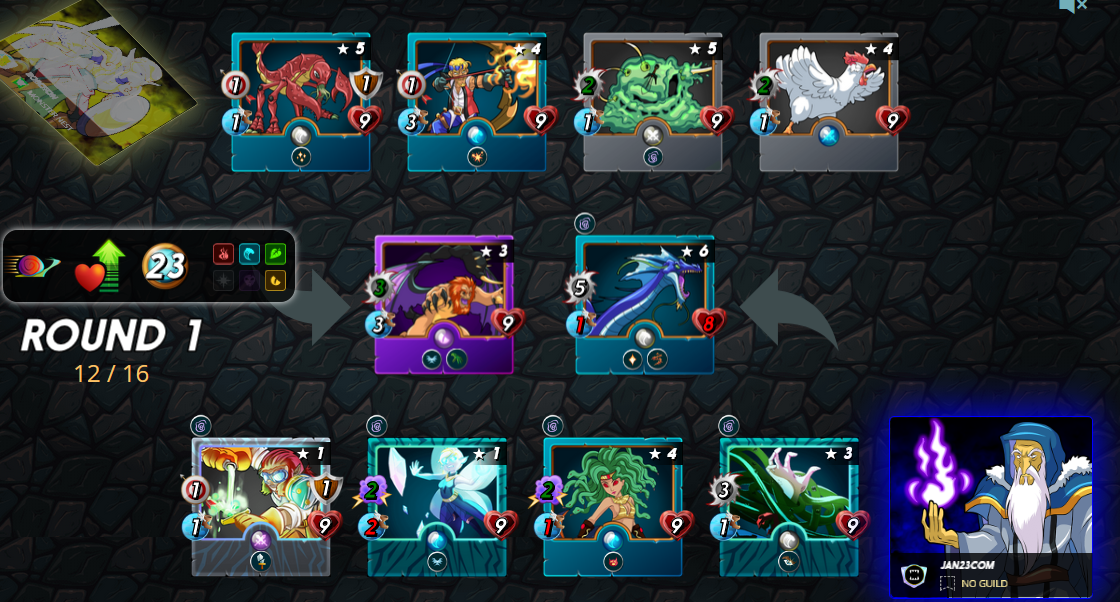The image size is (1120, 602).
Task: Select the green tentacle plant card
Action: [789, 505]
